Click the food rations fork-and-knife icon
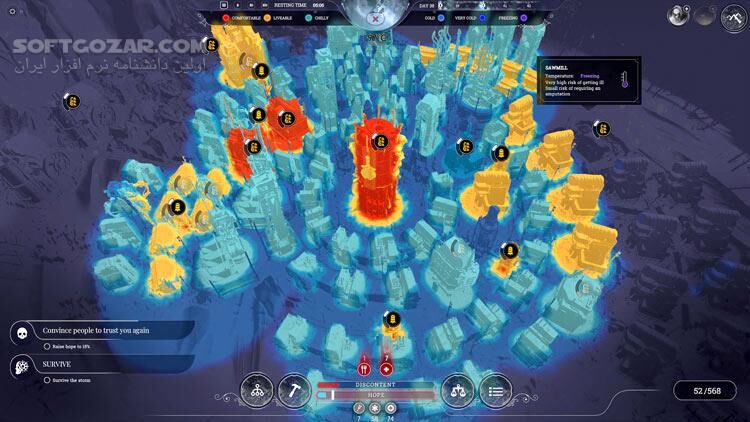The image size is (750, 422). pyautogui.click(x=364, y=368)
